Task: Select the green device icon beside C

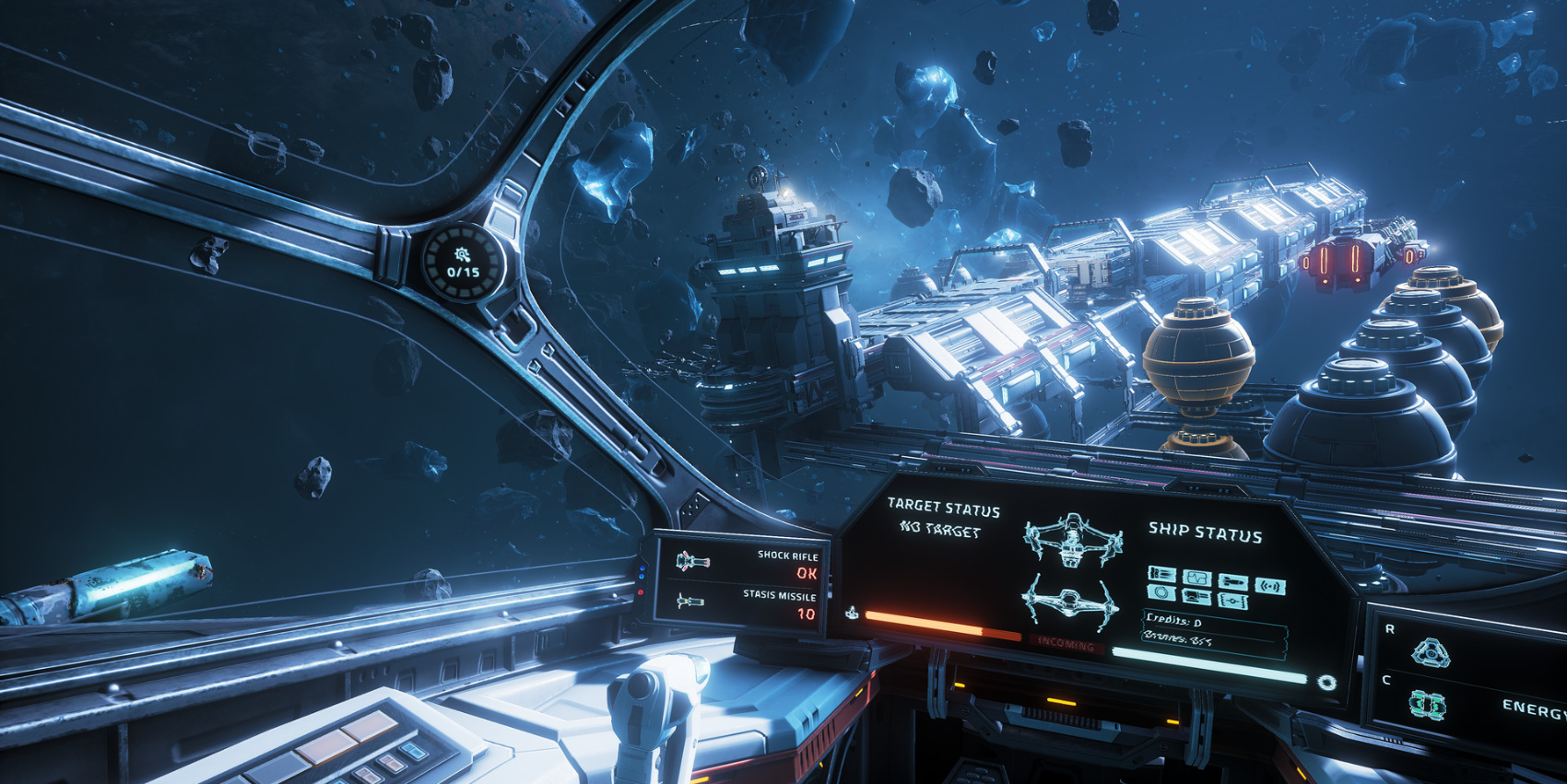Action: pyautogui.click(x=1427, y=705)
